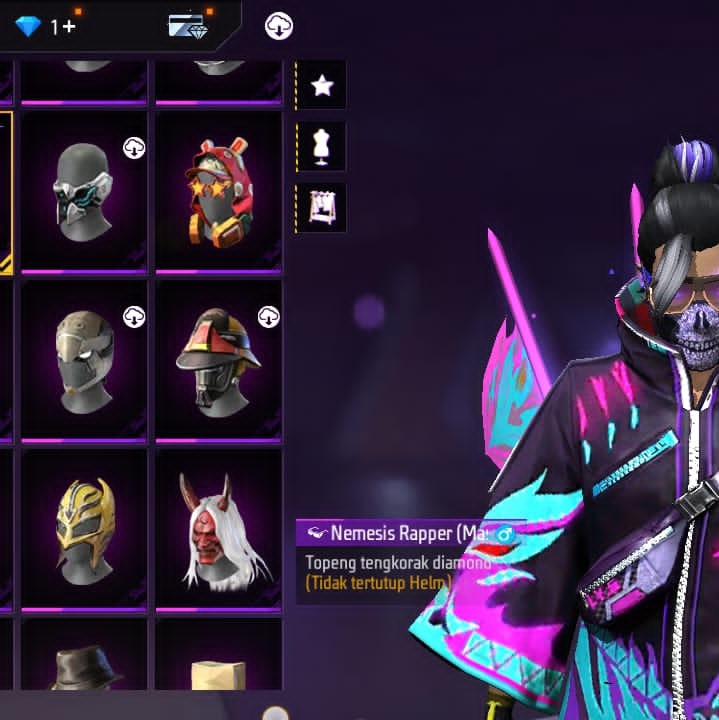Open the mannequin outfit tab
This screenshot has height=720, width=719.
pos(321,147)
